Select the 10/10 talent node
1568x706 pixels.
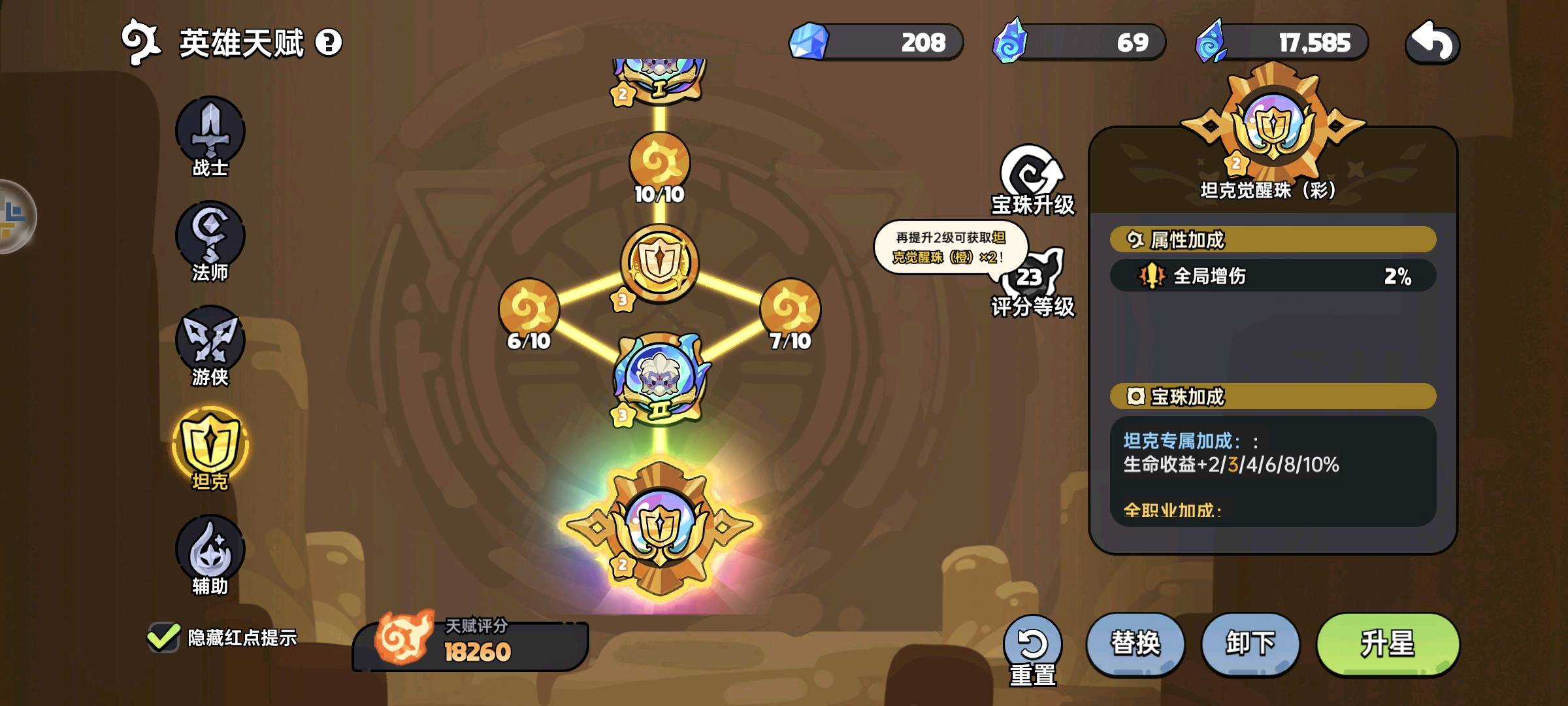tap(659, 163)
